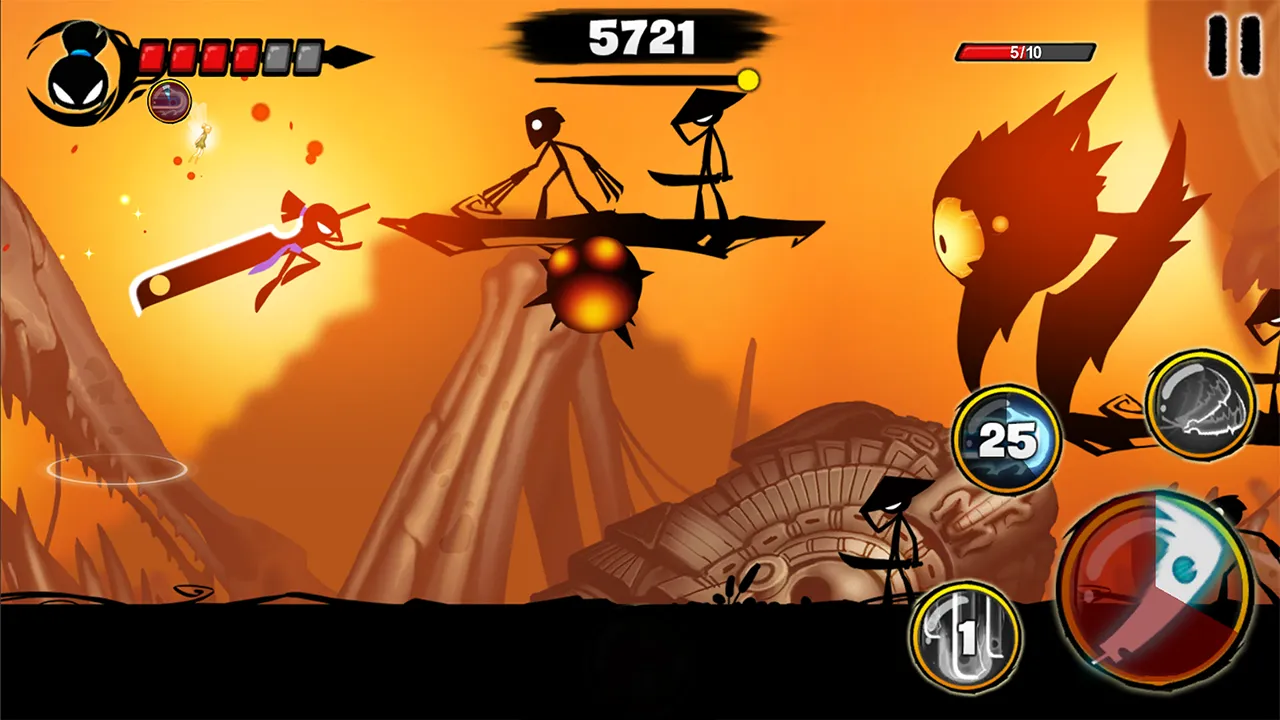This screenshot has height=720, width=1280.
Task: Tap the score counter showing 5721
Action: coord(640,38)
